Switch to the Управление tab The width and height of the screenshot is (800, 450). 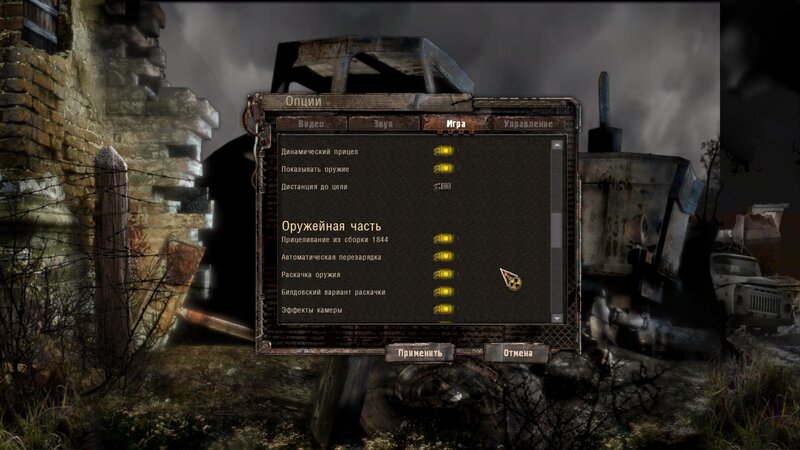[x=528, y=124]
